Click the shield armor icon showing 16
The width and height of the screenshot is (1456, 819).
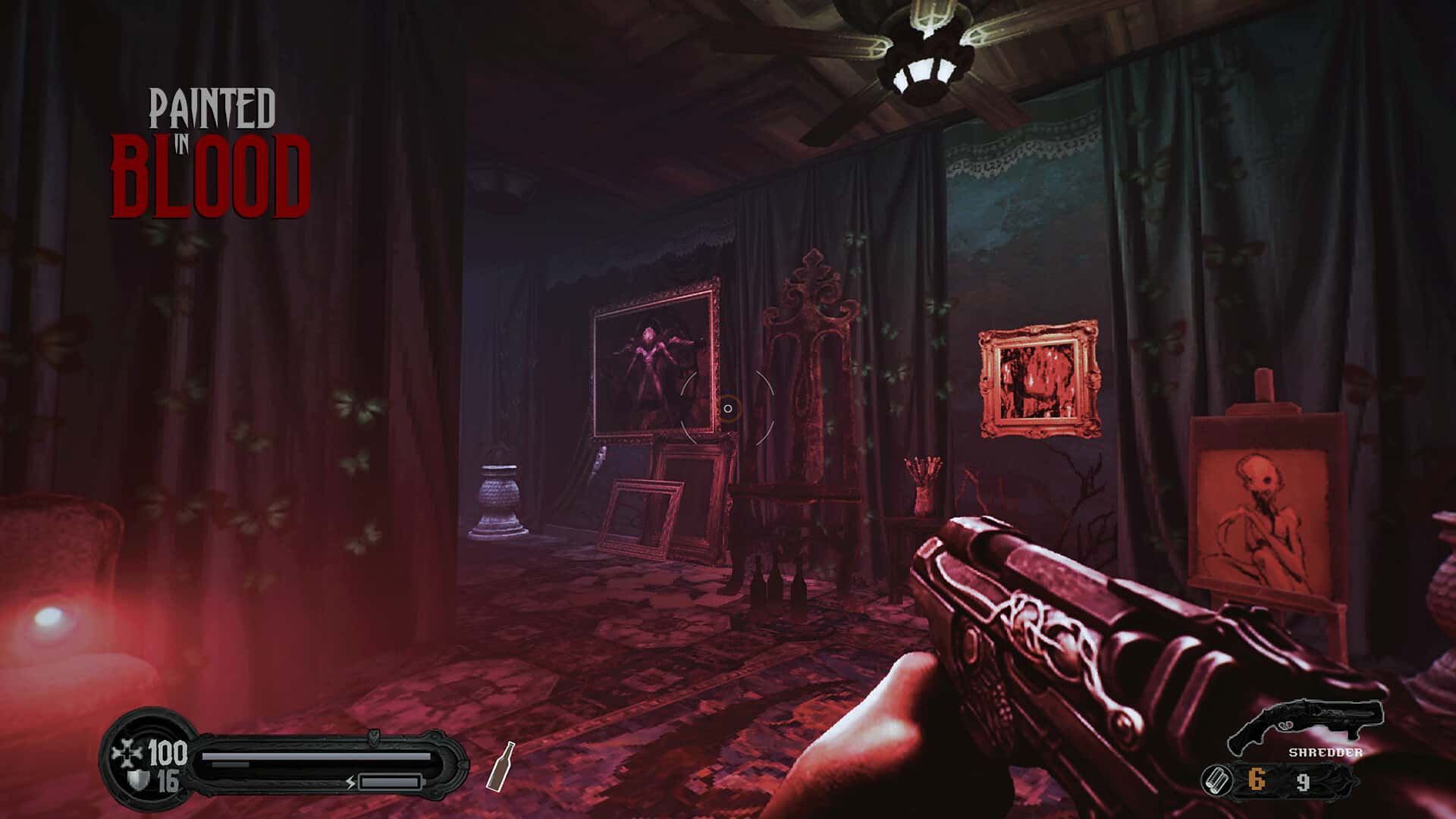tap(138, 778)
